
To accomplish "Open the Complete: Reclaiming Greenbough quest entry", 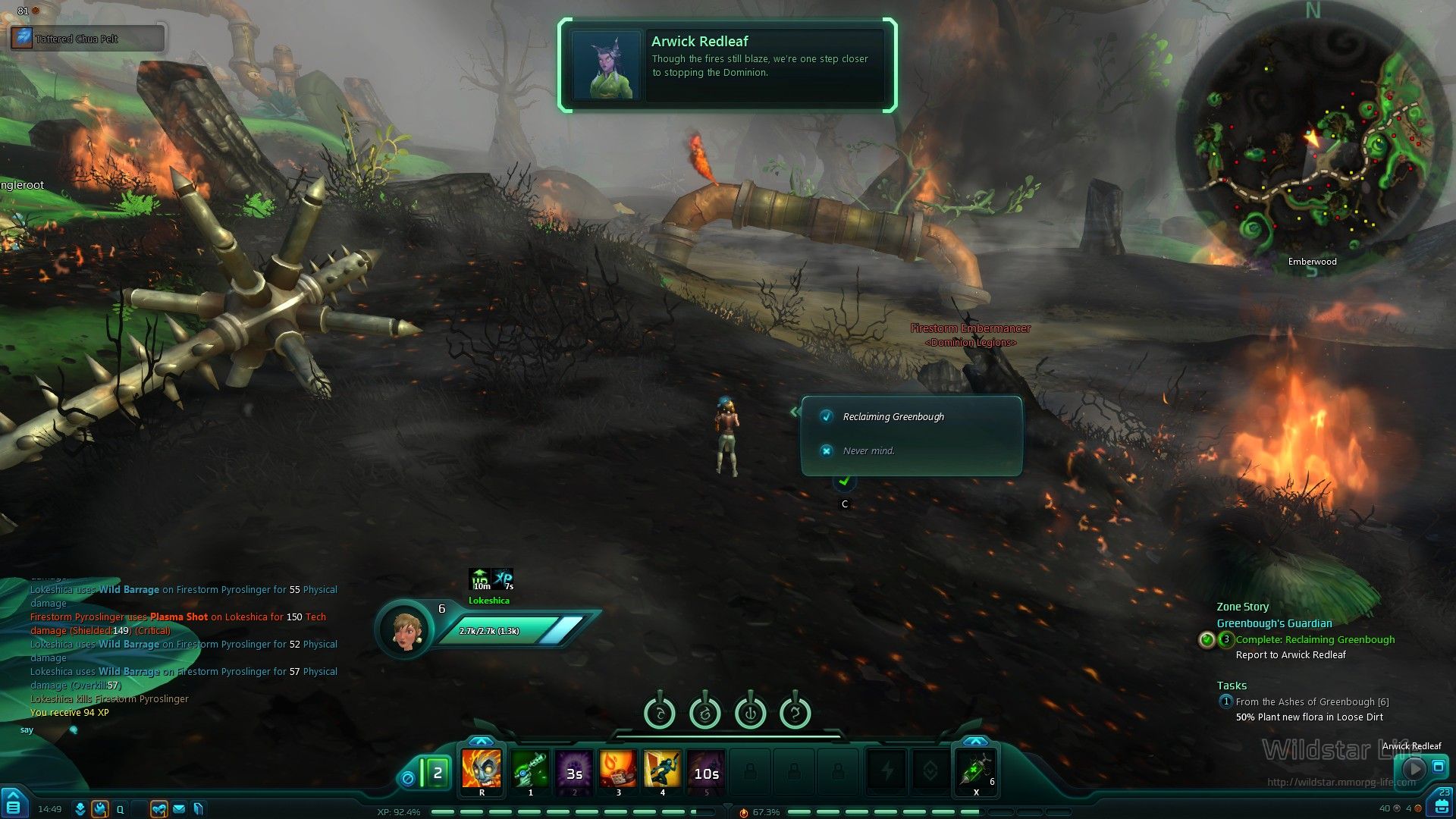I will coord(1315,640).
